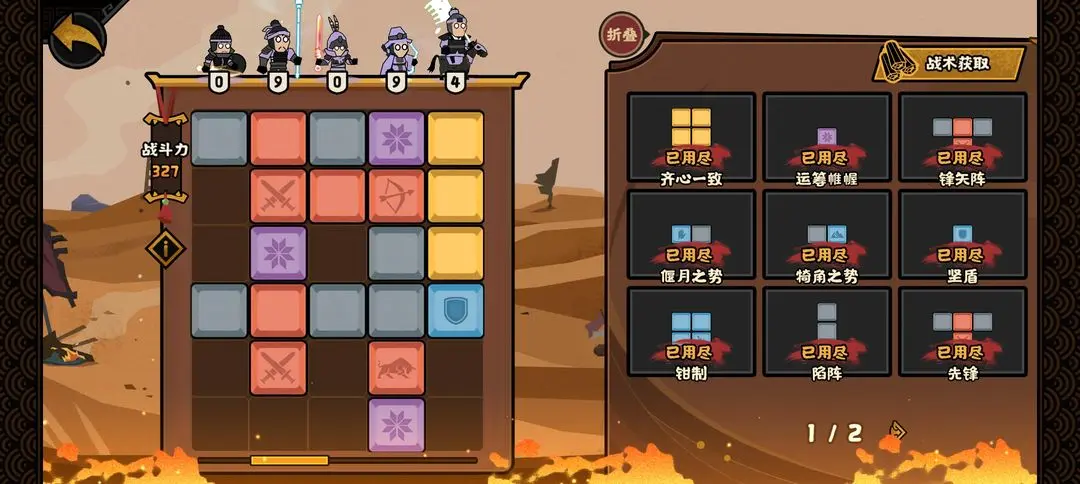Go back with the yellow arrow button
Viewport: 1080px width, 484px height.
pos(76,37)
